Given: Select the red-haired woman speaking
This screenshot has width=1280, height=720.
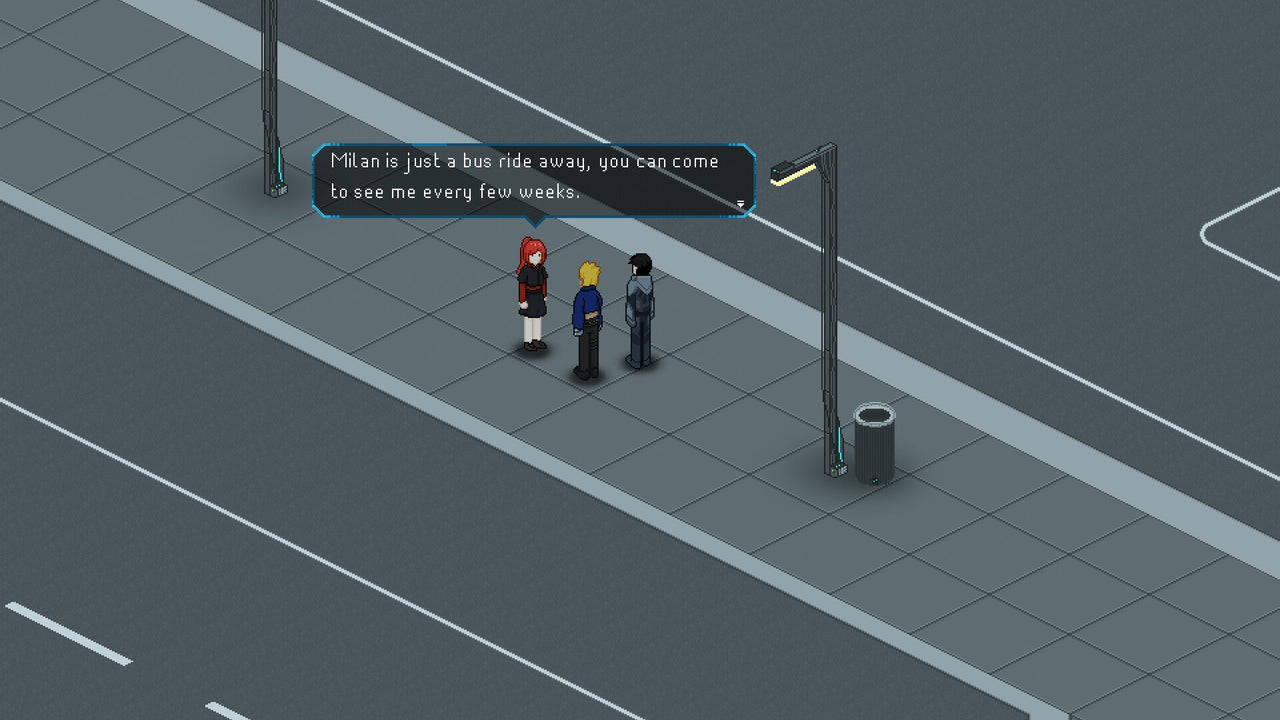Looking at the screenshot, I should [530, 295].
